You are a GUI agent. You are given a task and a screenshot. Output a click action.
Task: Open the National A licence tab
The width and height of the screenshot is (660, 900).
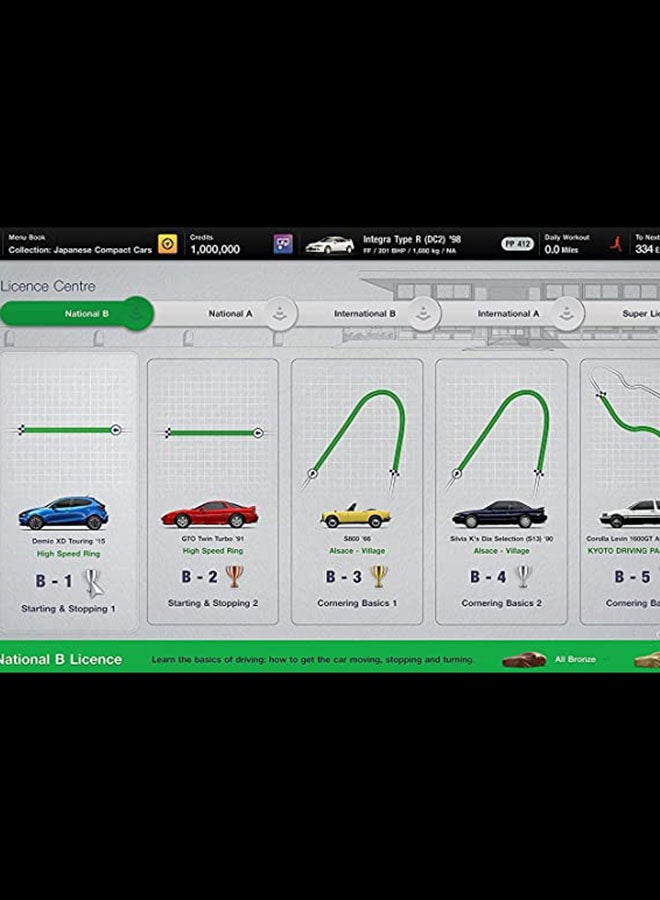tap(230, 314)
